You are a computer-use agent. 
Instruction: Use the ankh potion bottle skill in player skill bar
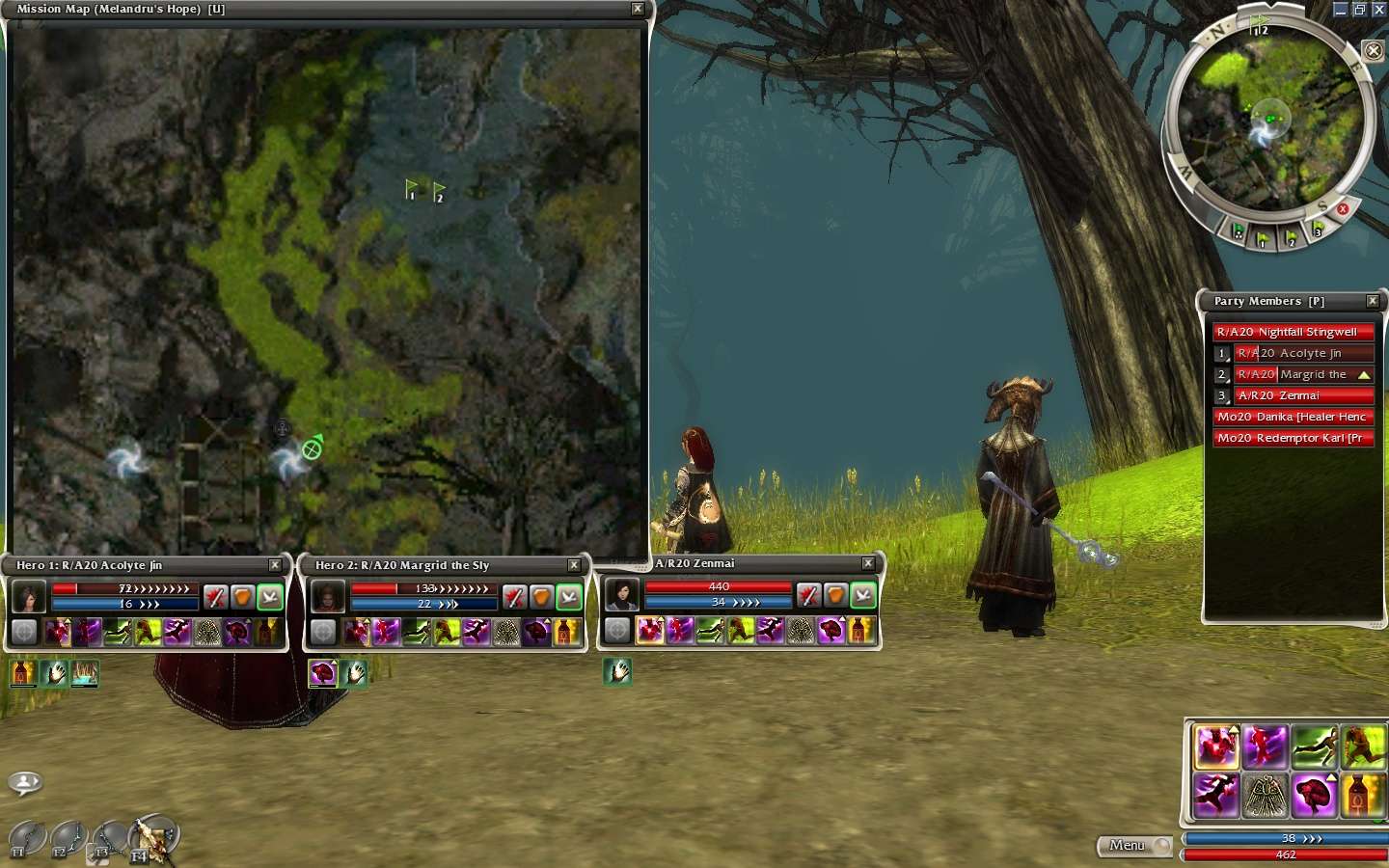(1362, 797)
